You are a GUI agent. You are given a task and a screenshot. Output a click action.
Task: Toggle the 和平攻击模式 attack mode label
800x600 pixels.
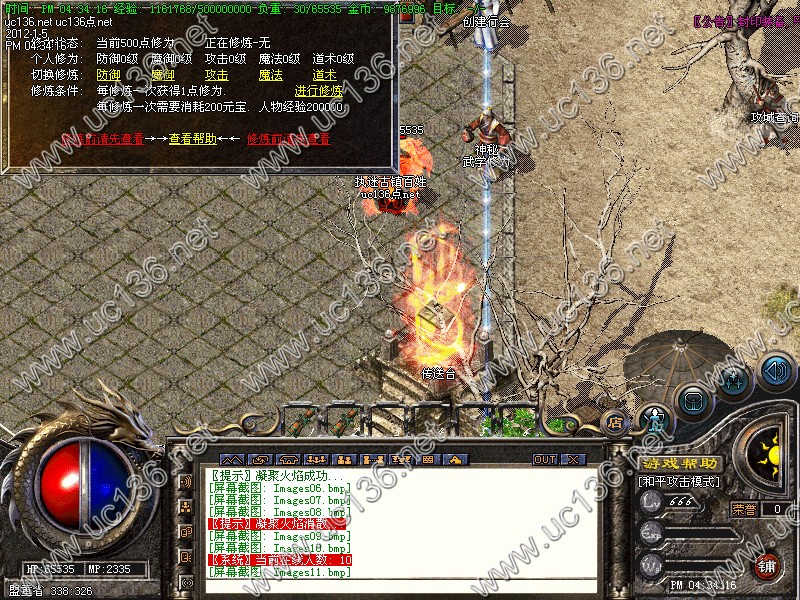680,482
